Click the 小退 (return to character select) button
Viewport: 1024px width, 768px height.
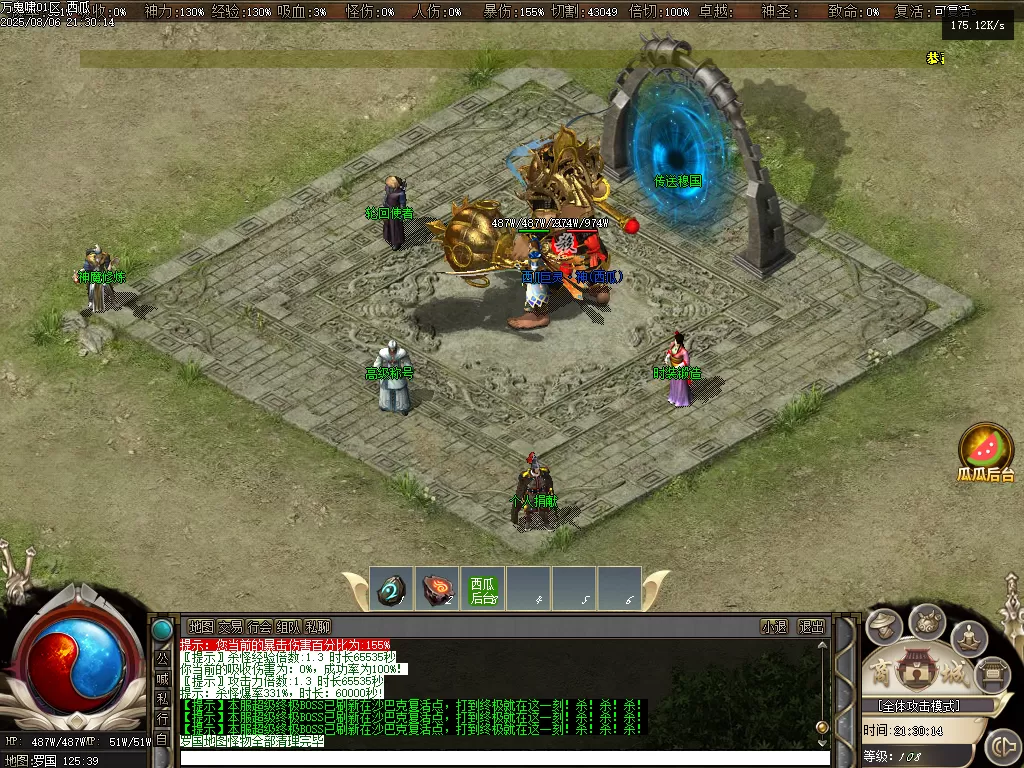tap(774, 627)
